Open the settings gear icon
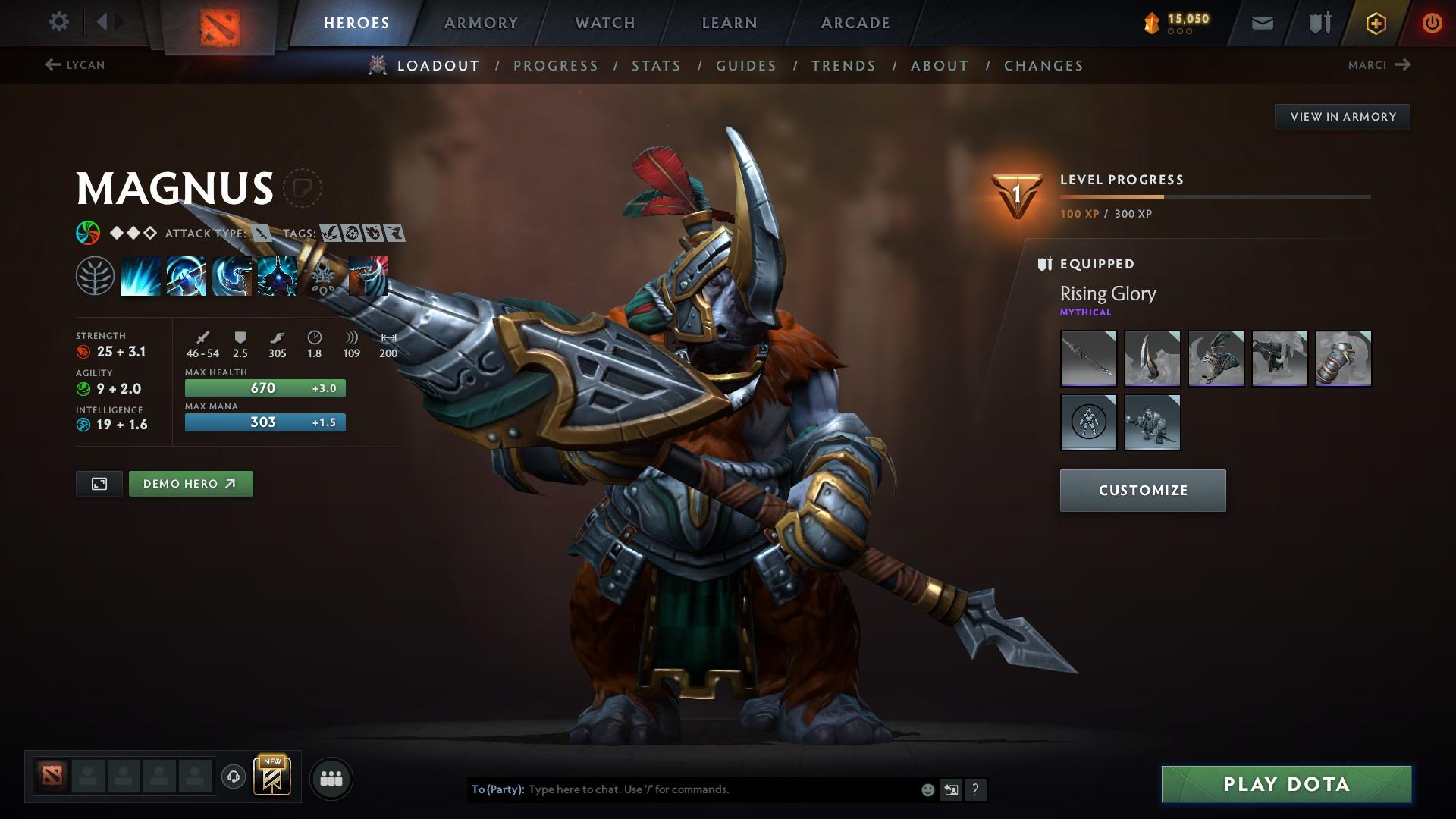 pos(58,22)
